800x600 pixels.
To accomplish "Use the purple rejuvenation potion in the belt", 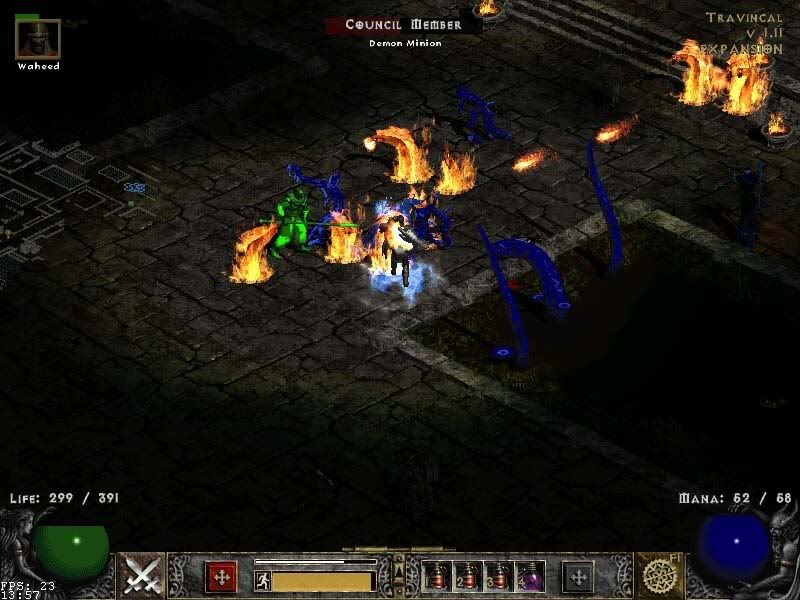I will click(x=531, y=577).
